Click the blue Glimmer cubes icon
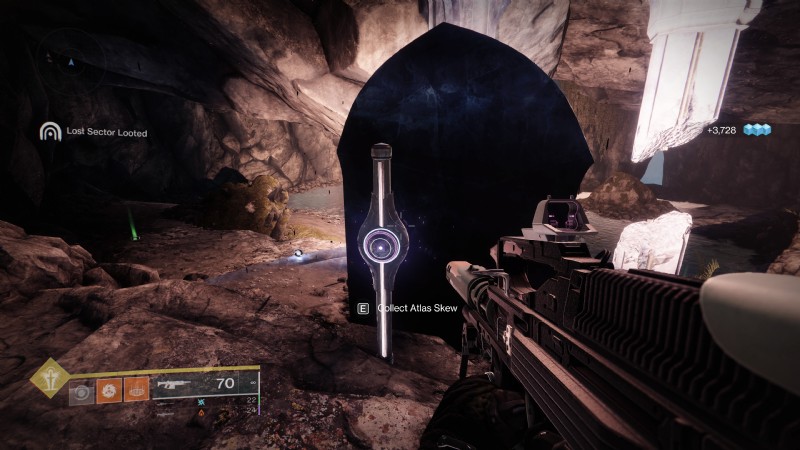Viewport: 800px width, 450px height. 761,130
